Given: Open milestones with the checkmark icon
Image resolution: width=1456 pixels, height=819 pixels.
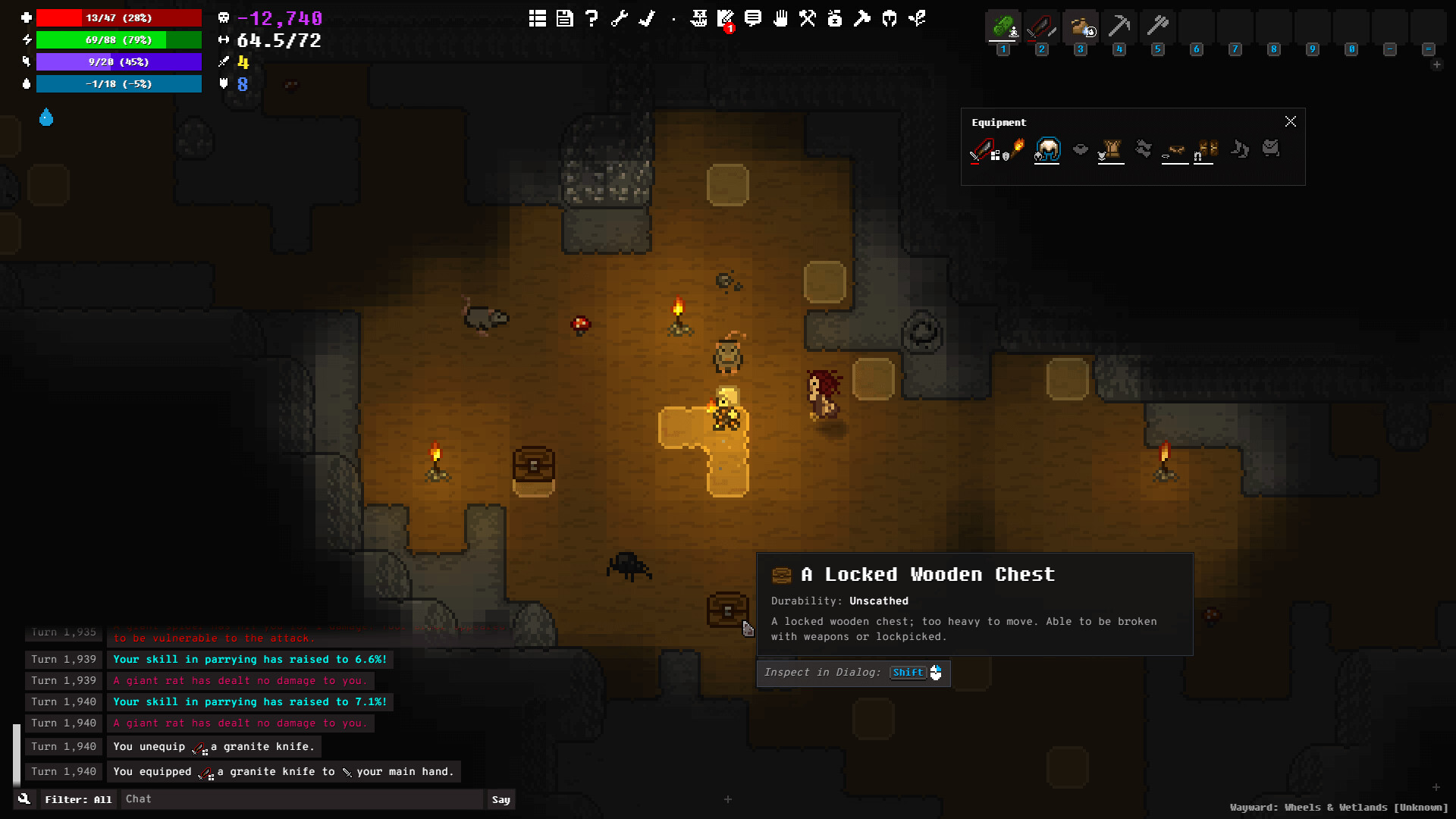Looking at the screenshot, I should (x=647, y=19).
